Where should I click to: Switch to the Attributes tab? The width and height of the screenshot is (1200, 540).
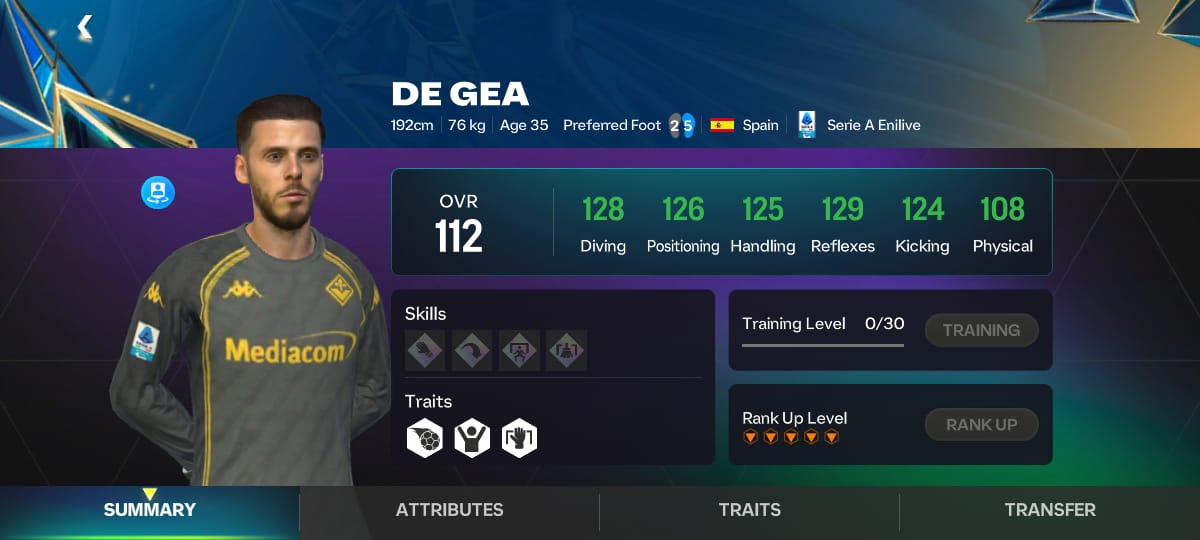[449, 510]
